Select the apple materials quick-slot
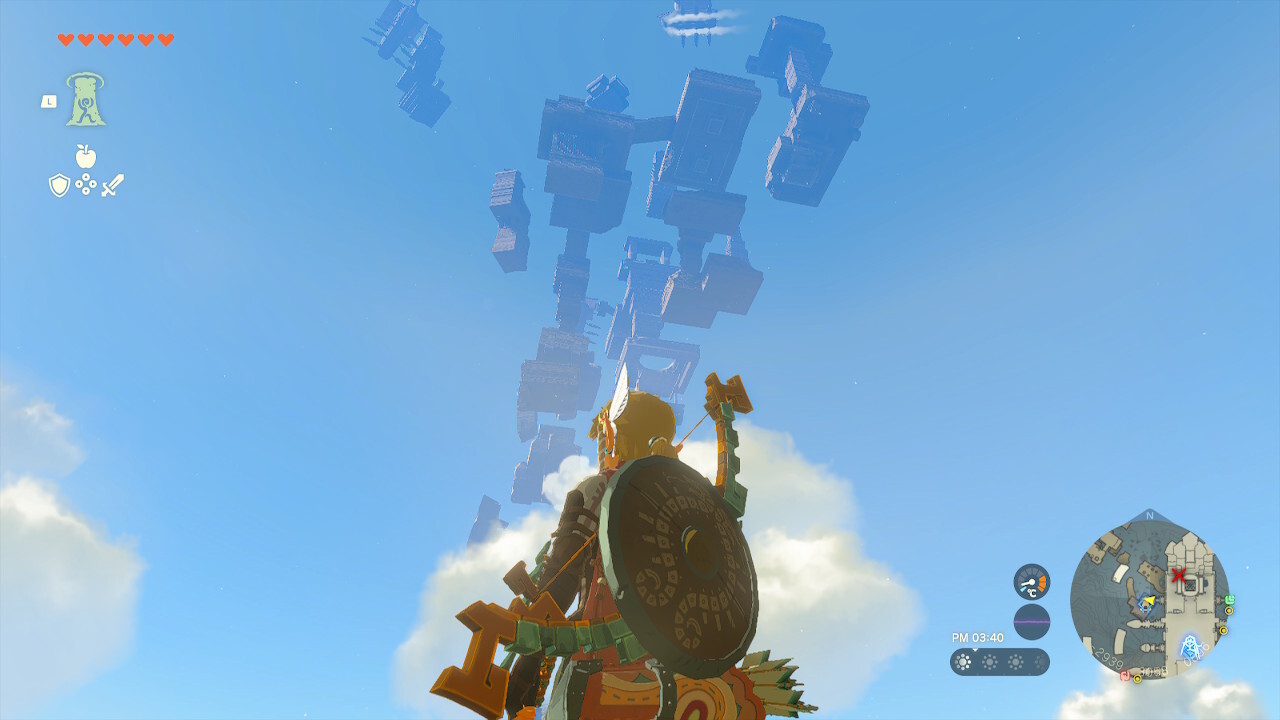The height and width of the screenshot is (720, 1280). pyautogui.click(x=86, y=157)
